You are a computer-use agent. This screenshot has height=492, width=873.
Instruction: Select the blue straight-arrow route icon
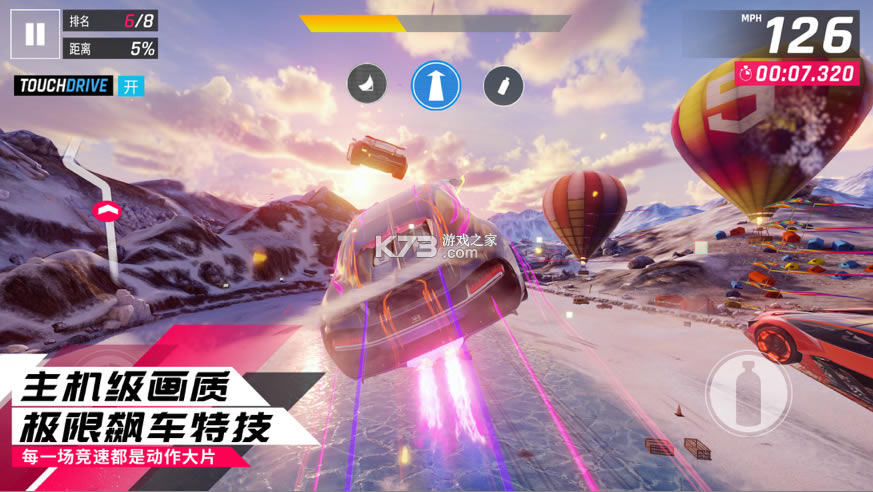click(436, 85)
